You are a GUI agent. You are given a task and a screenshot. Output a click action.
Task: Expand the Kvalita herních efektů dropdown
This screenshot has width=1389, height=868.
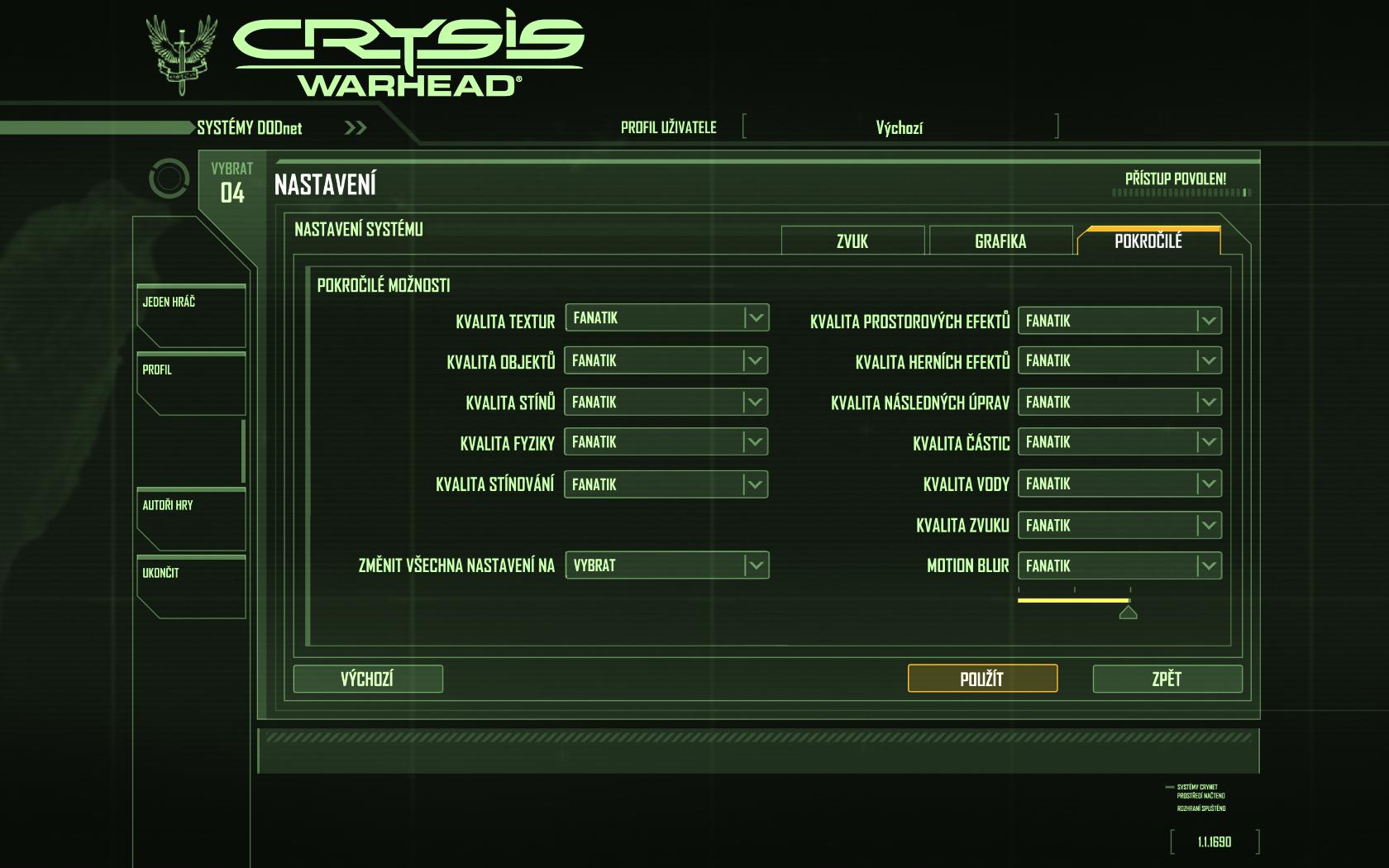(x=1119, y=360)
